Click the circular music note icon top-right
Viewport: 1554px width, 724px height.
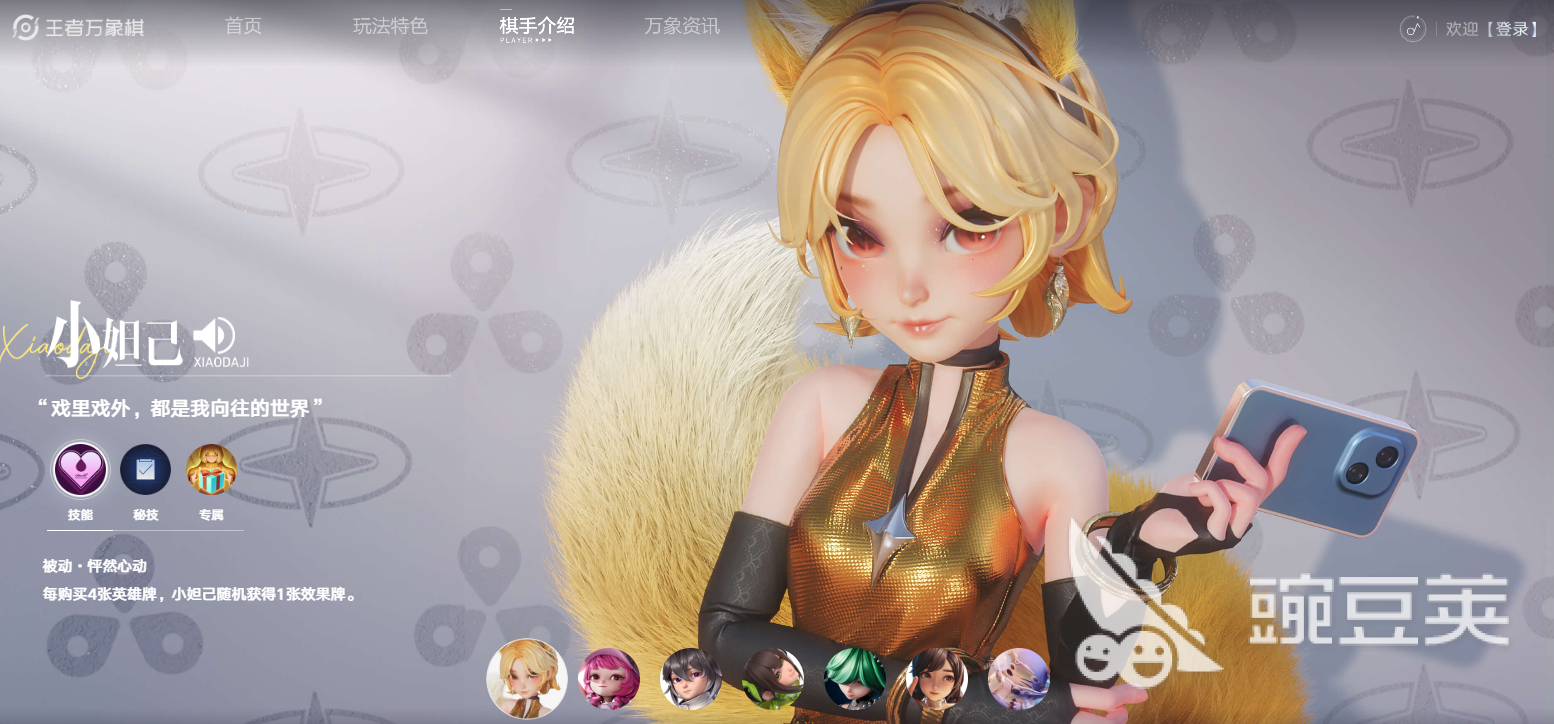coord(1412,30)
